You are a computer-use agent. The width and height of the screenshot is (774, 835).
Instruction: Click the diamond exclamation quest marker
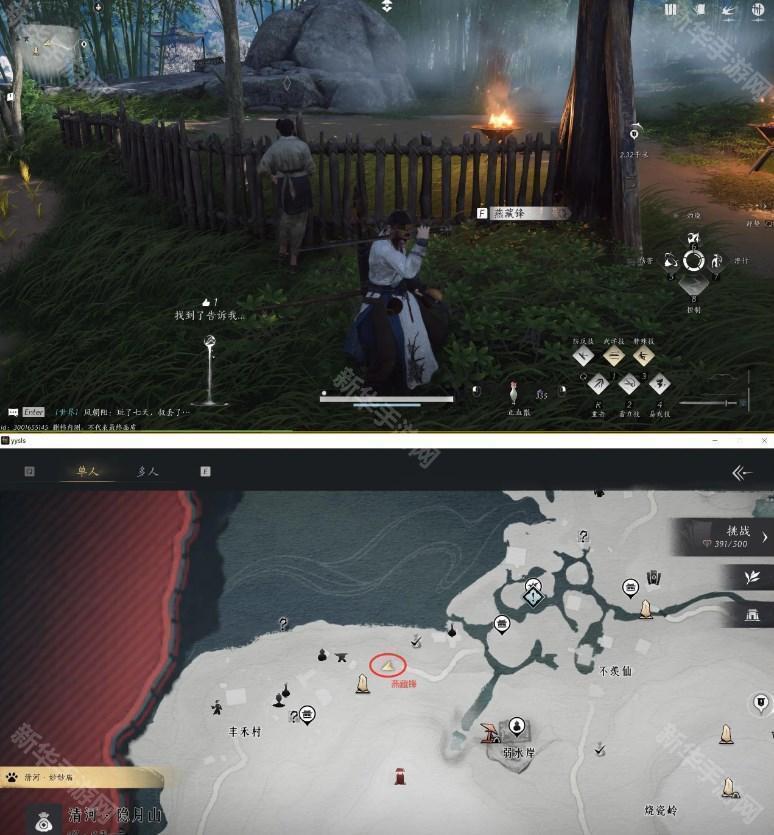point(534,597)
